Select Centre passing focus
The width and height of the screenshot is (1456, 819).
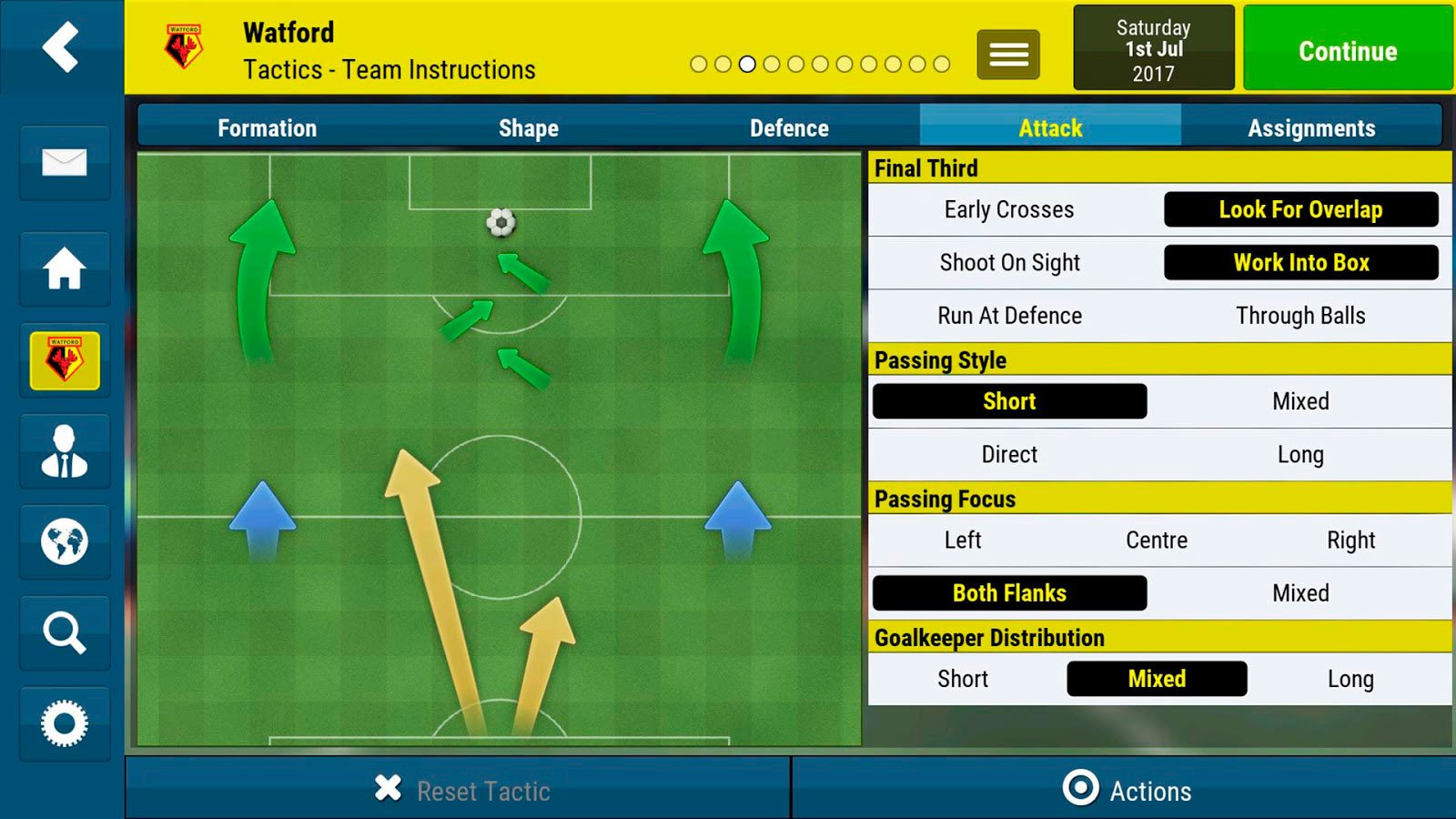coord(1156,541)
